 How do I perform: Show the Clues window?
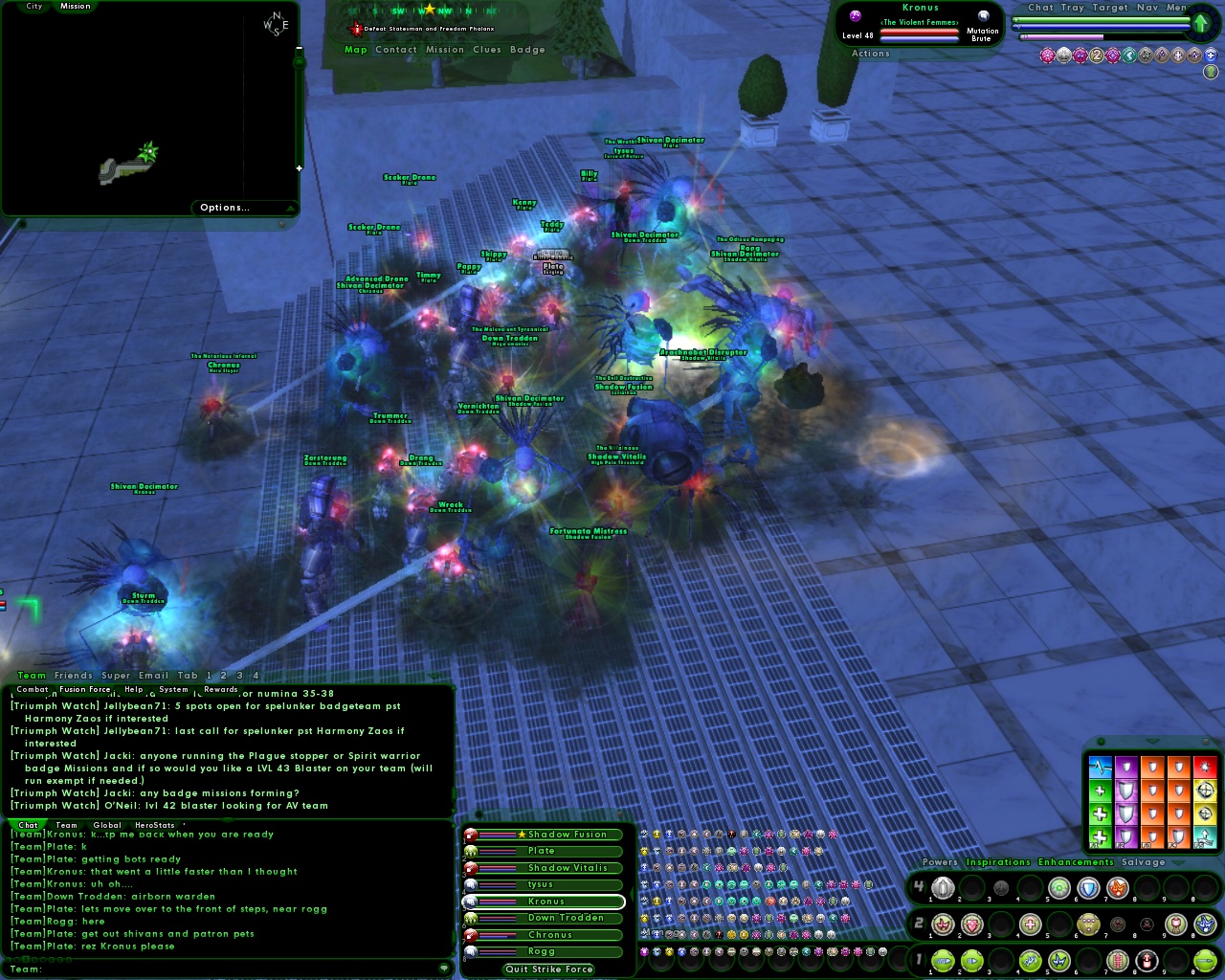tap(486, 50)
